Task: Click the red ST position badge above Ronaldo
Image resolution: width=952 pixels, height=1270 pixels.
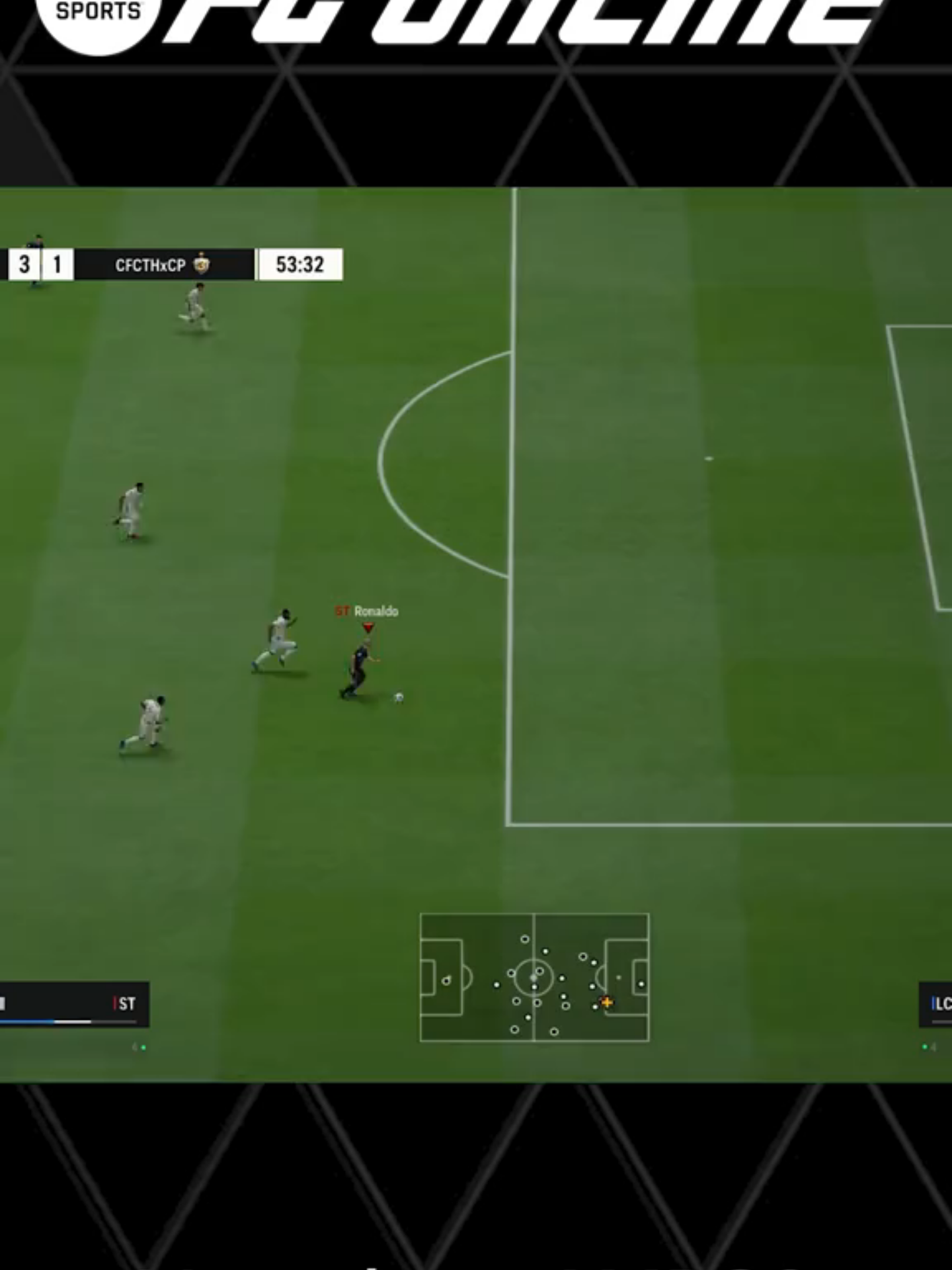Action: click(341, 611)
